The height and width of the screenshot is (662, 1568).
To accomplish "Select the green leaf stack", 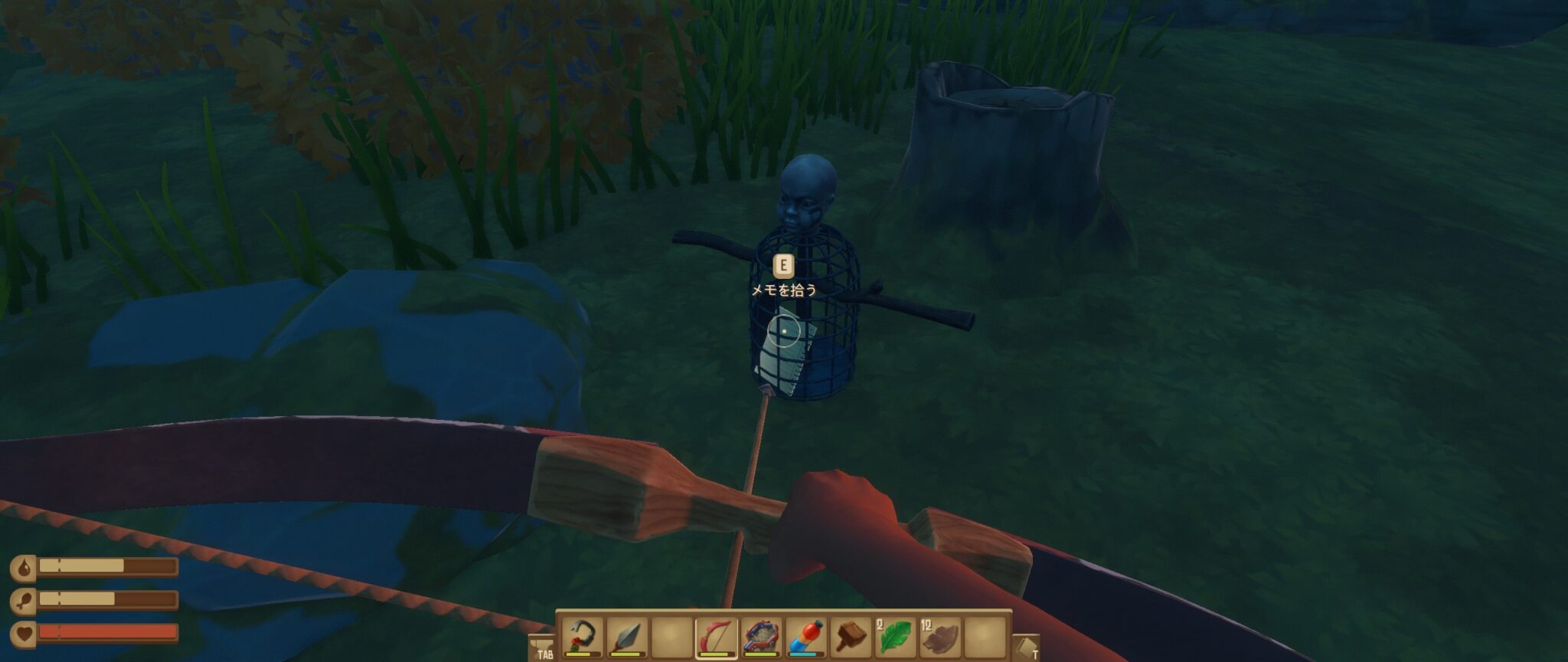I will coord(896,637).
